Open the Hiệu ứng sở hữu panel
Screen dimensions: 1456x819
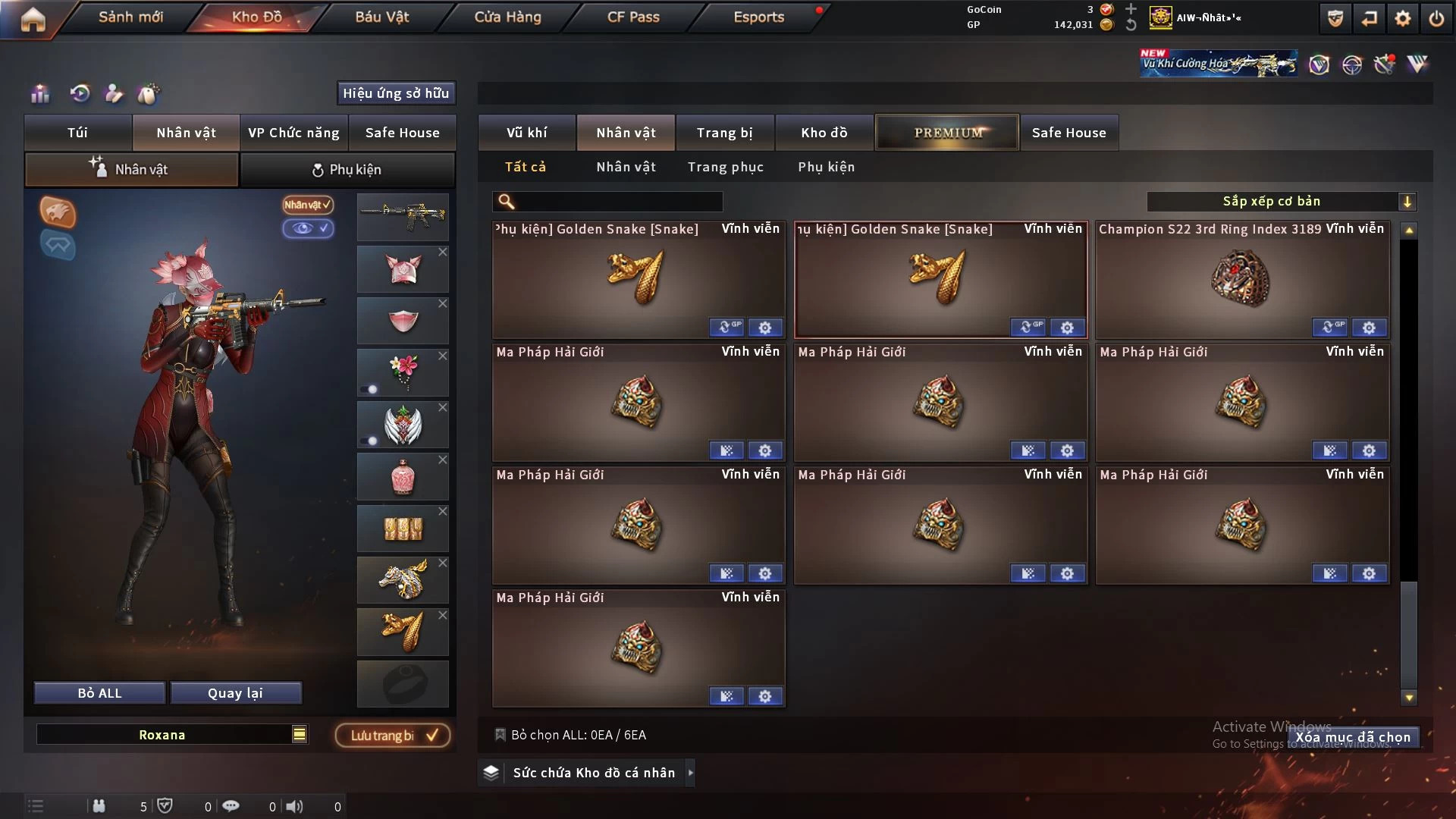point(396,93)
